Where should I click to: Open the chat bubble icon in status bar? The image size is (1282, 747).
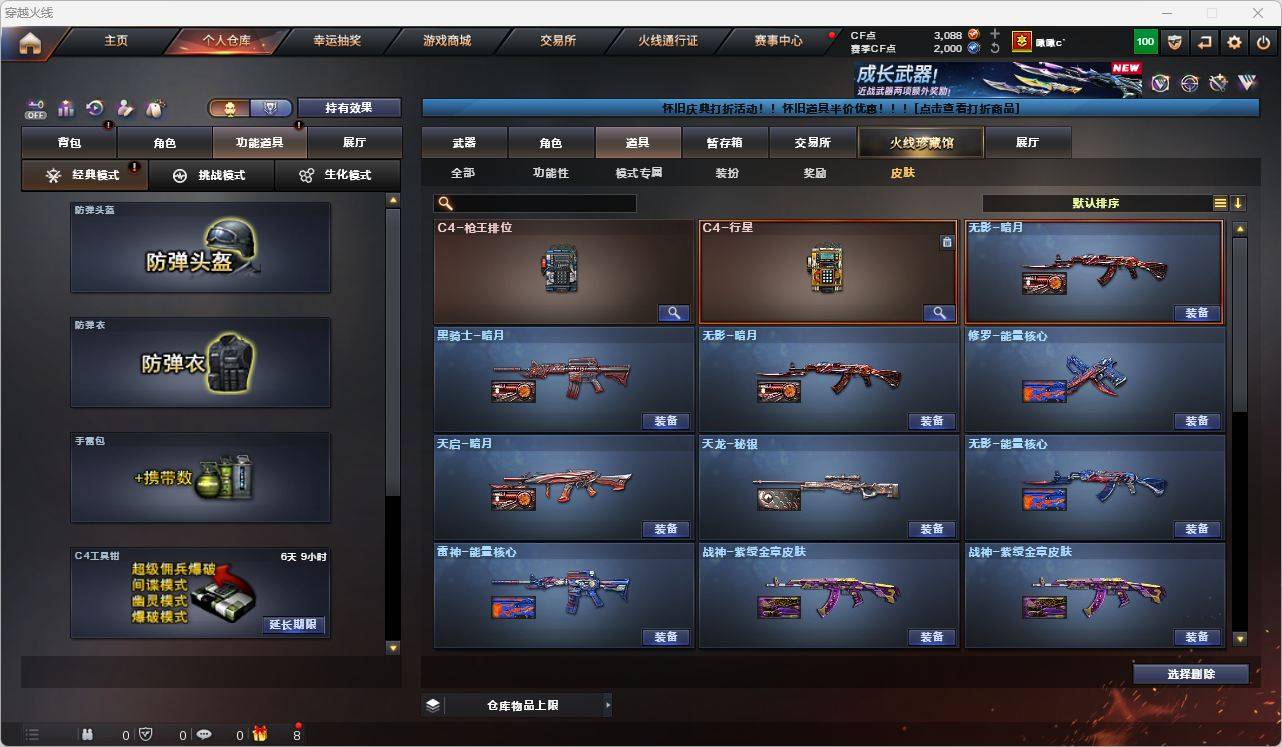click(204, 736)
